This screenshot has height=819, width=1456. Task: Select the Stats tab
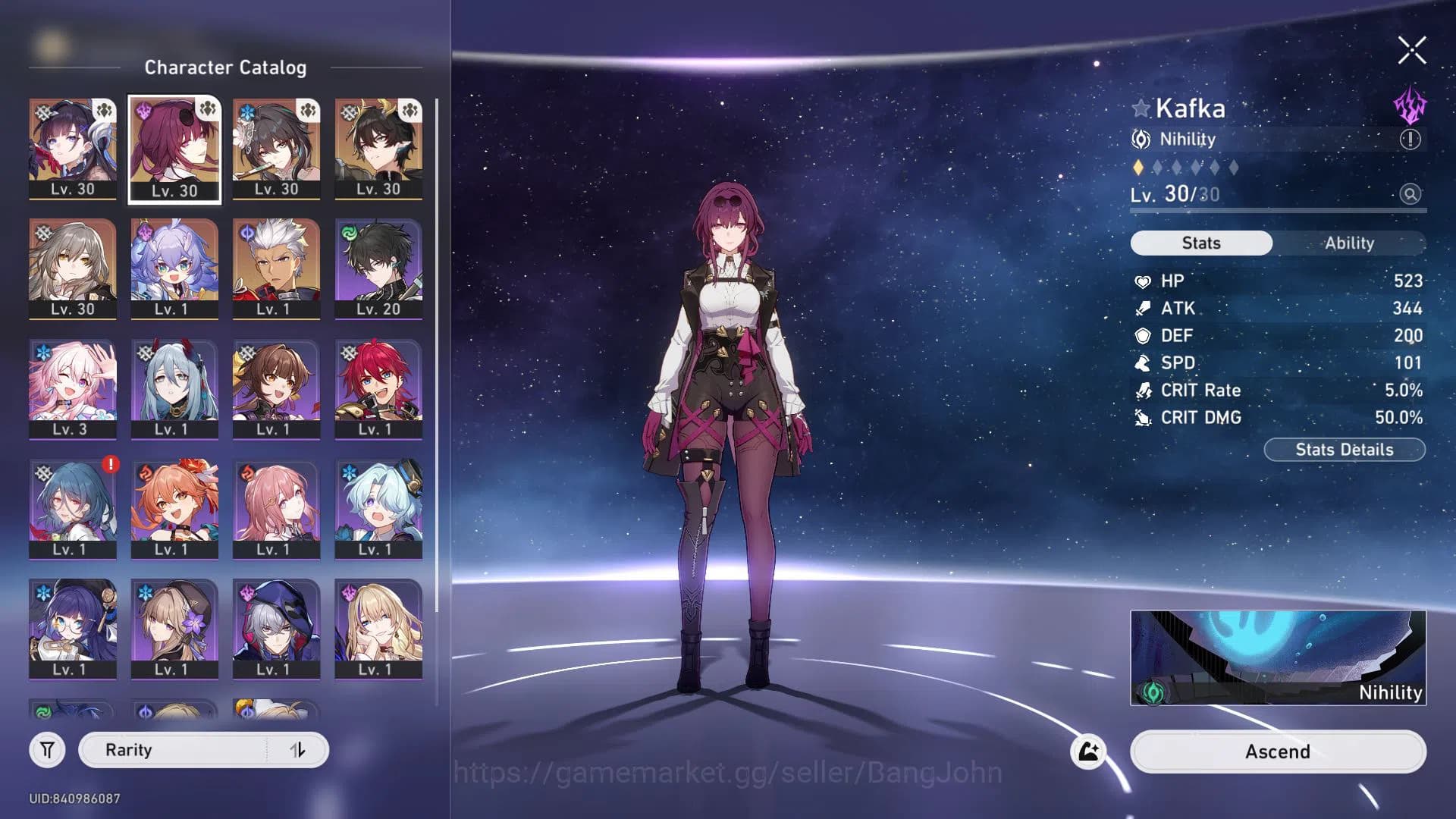(x=1200, y=243)
